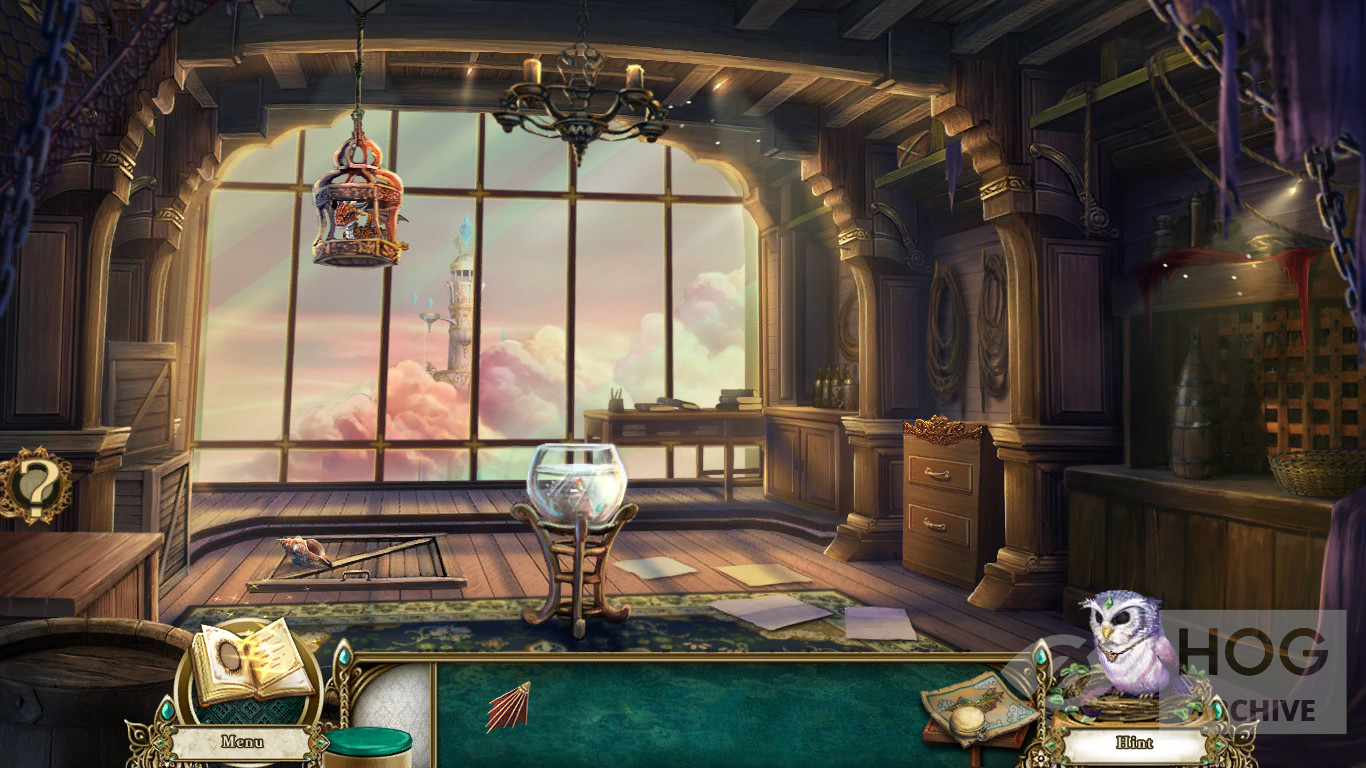Open the green-lidded jar beside the inventory
1366x768 pixels.
[x=368, y=747]
